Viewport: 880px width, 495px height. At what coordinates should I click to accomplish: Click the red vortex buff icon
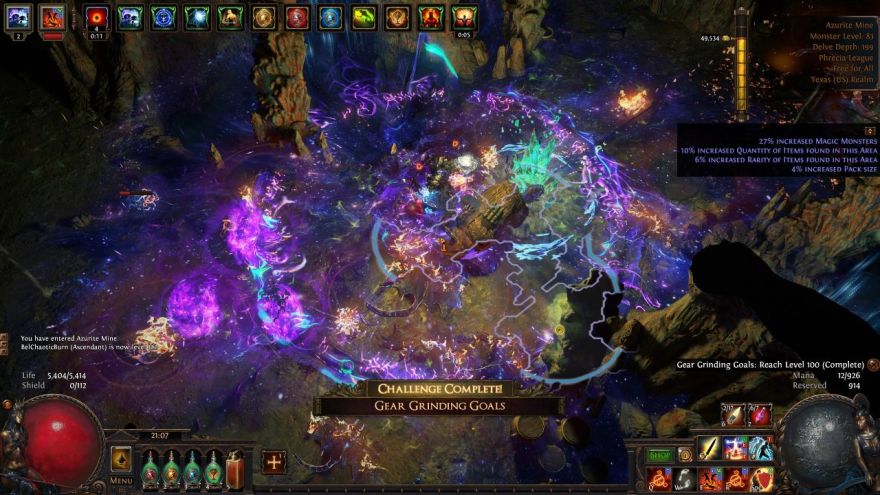point(97,17)
